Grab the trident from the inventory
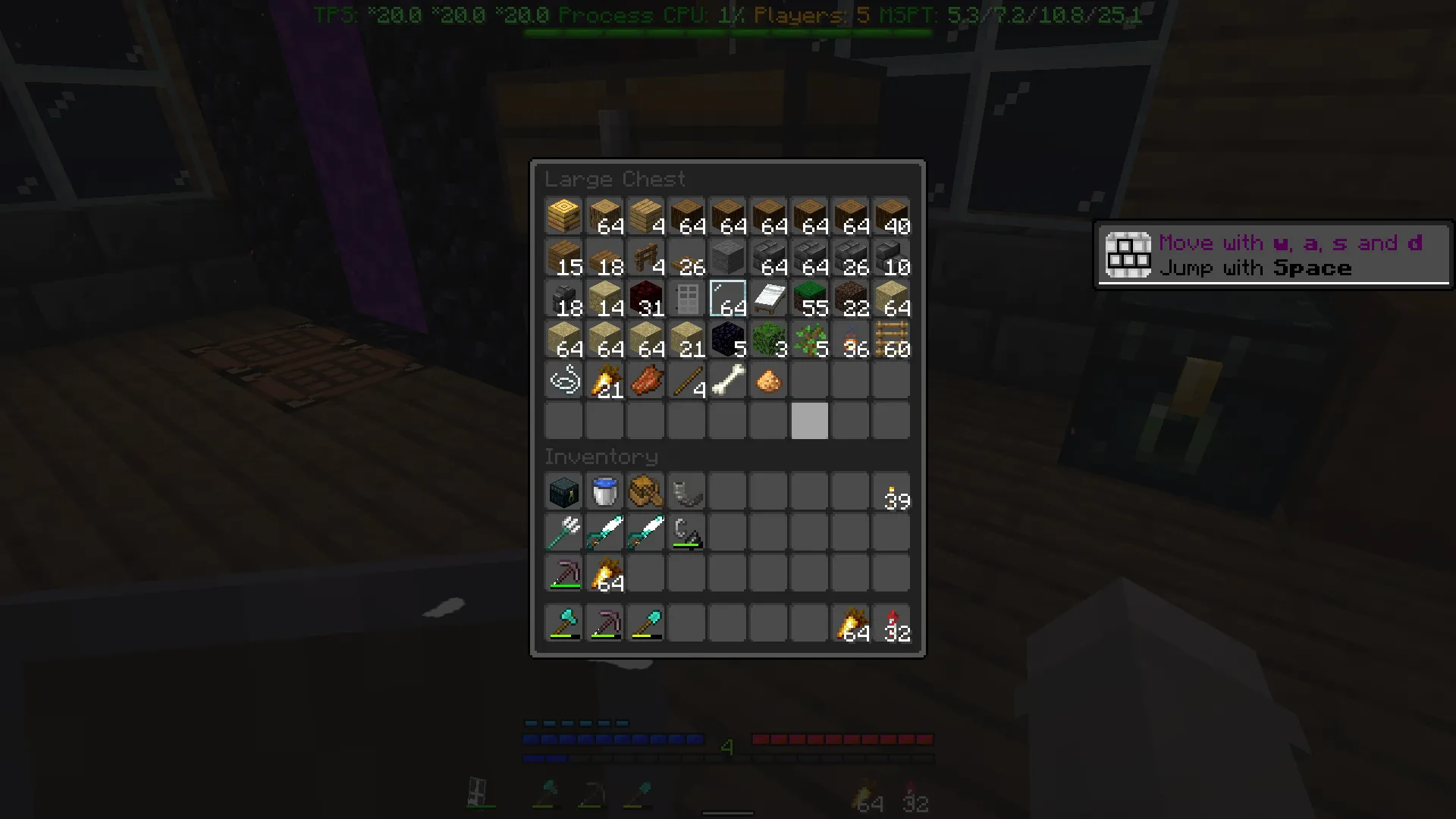The image size is (1456, 819). 563,532
